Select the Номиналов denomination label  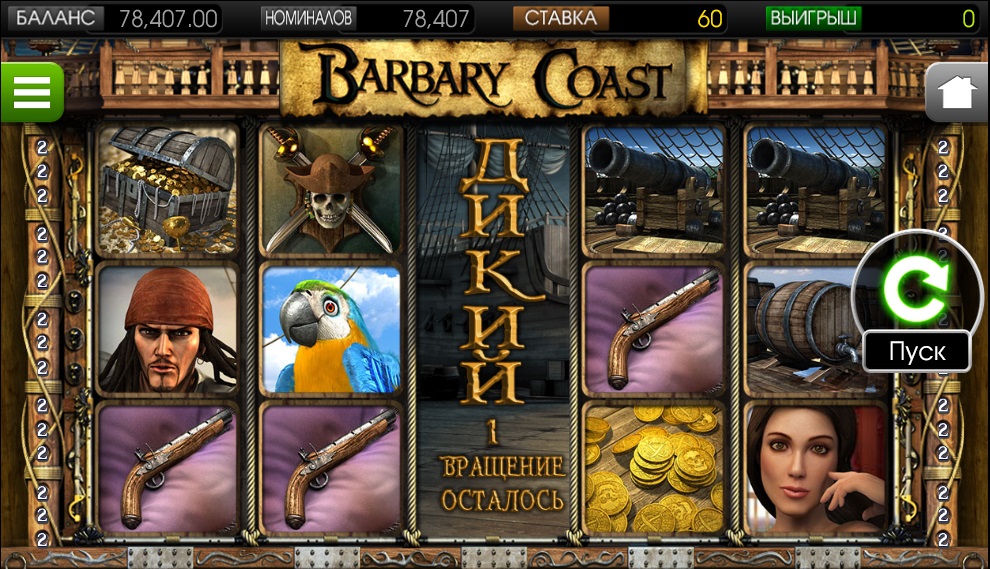point(308,18)
